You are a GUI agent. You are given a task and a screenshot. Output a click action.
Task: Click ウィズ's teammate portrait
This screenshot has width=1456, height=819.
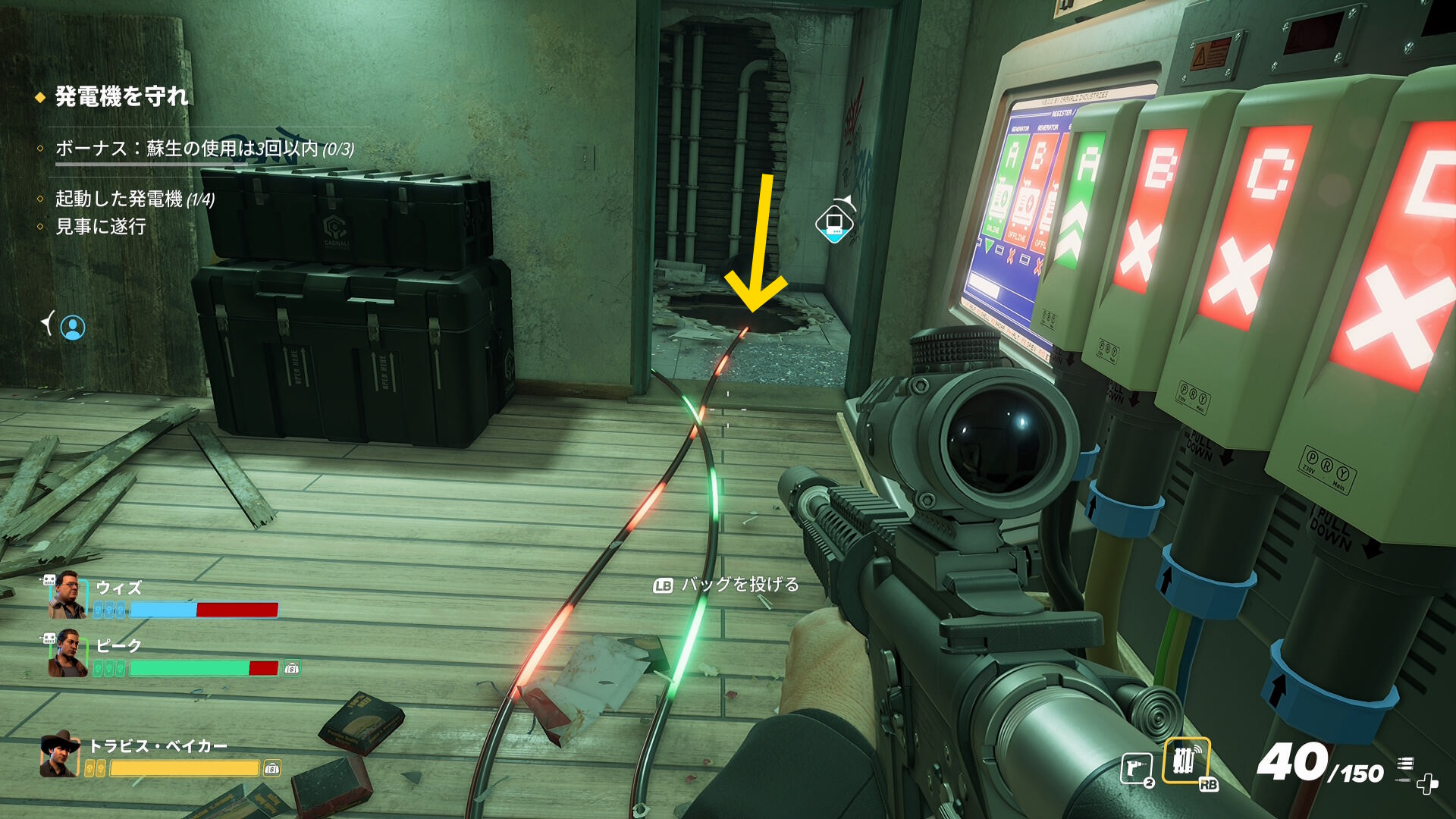[x=67, y=596]
